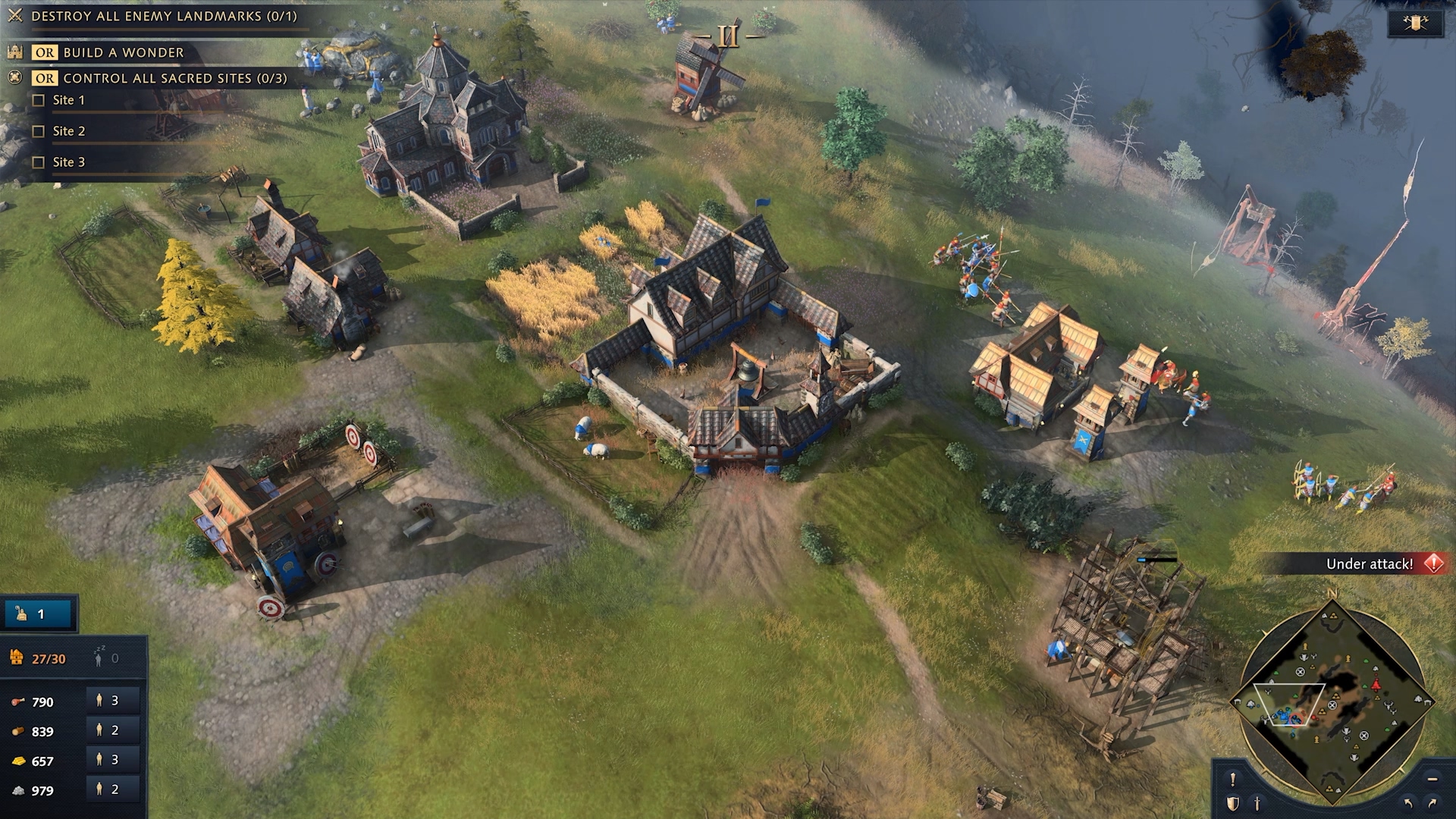Click the Build a Wonder objective

click(x=123, y=52)
